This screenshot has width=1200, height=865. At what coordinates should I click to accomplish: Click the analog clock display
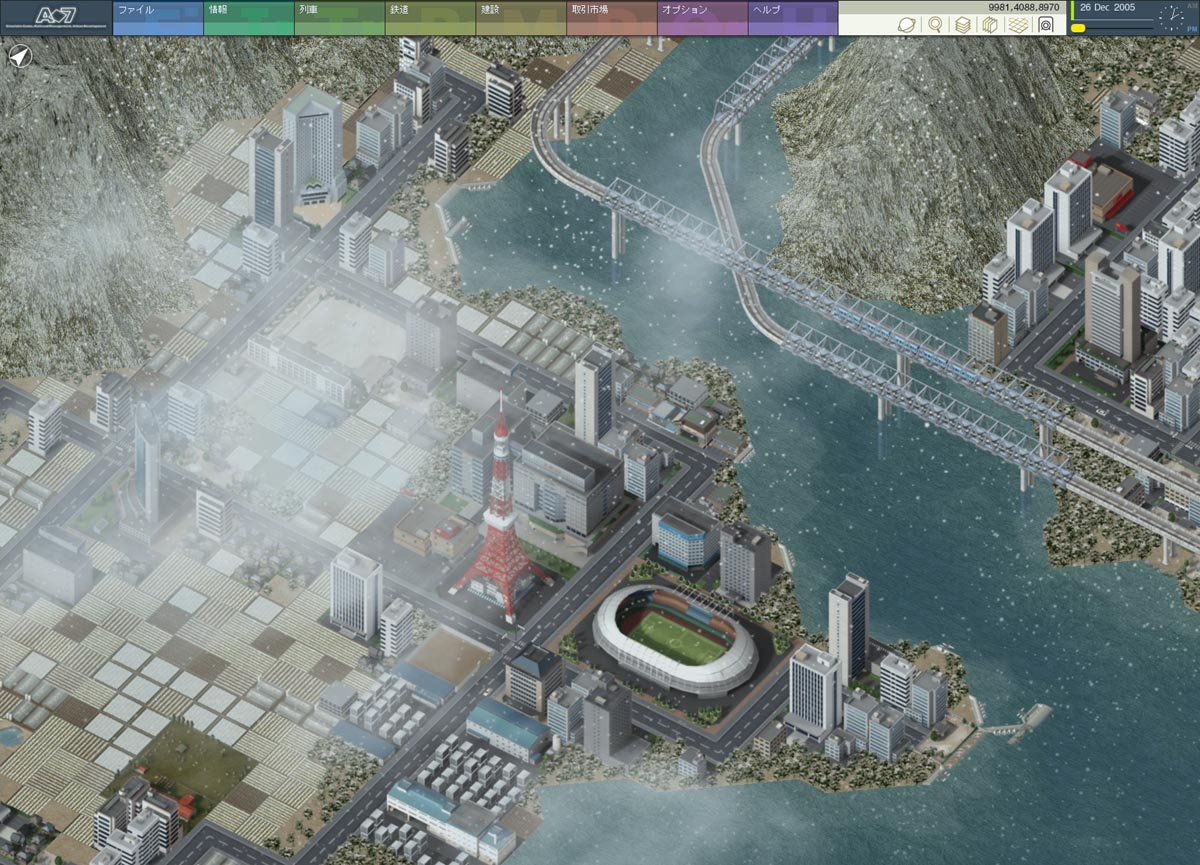click(1171, 17)
